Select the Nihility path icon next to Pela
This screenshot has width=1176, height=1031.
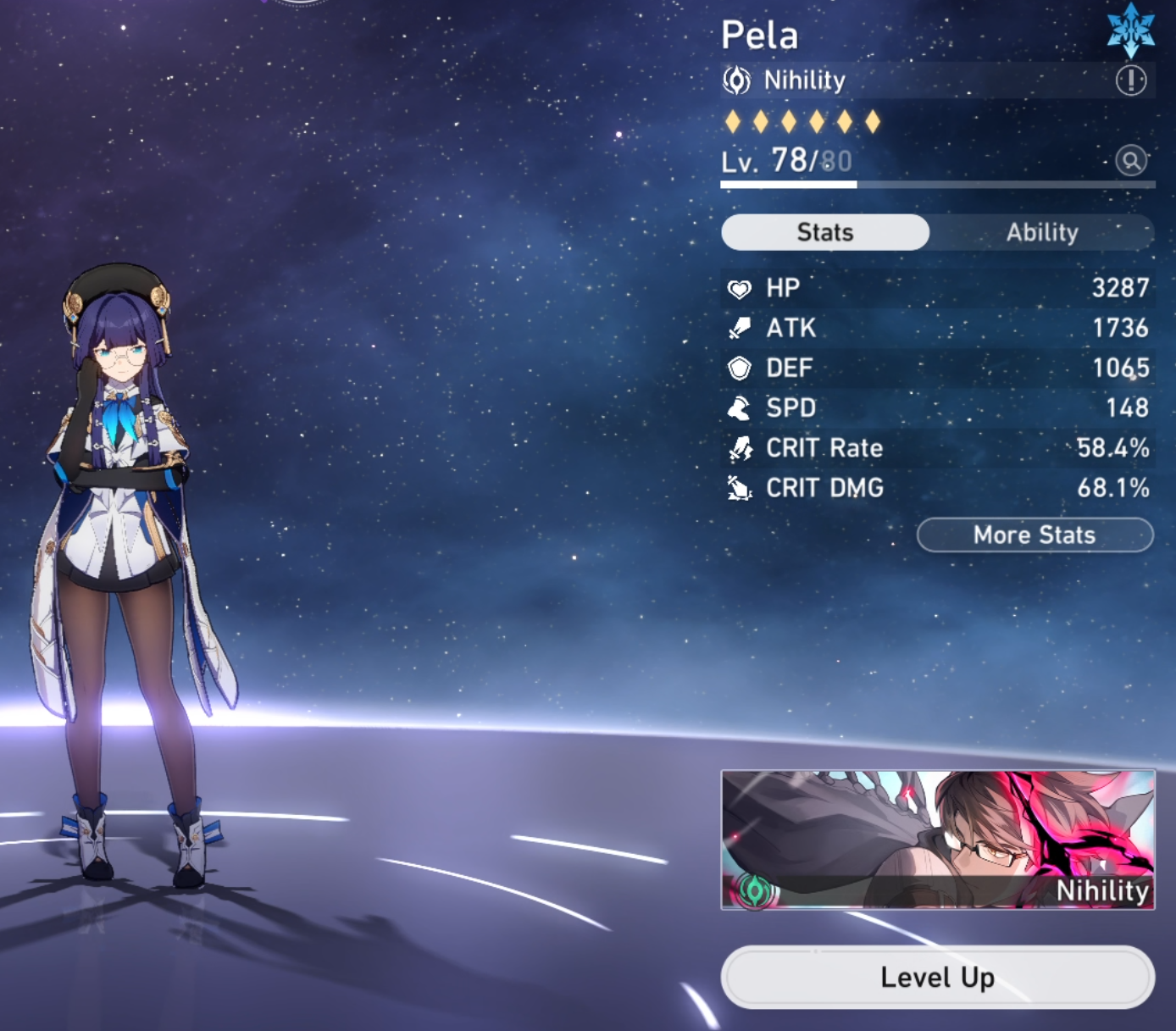(x=739, y=80)
